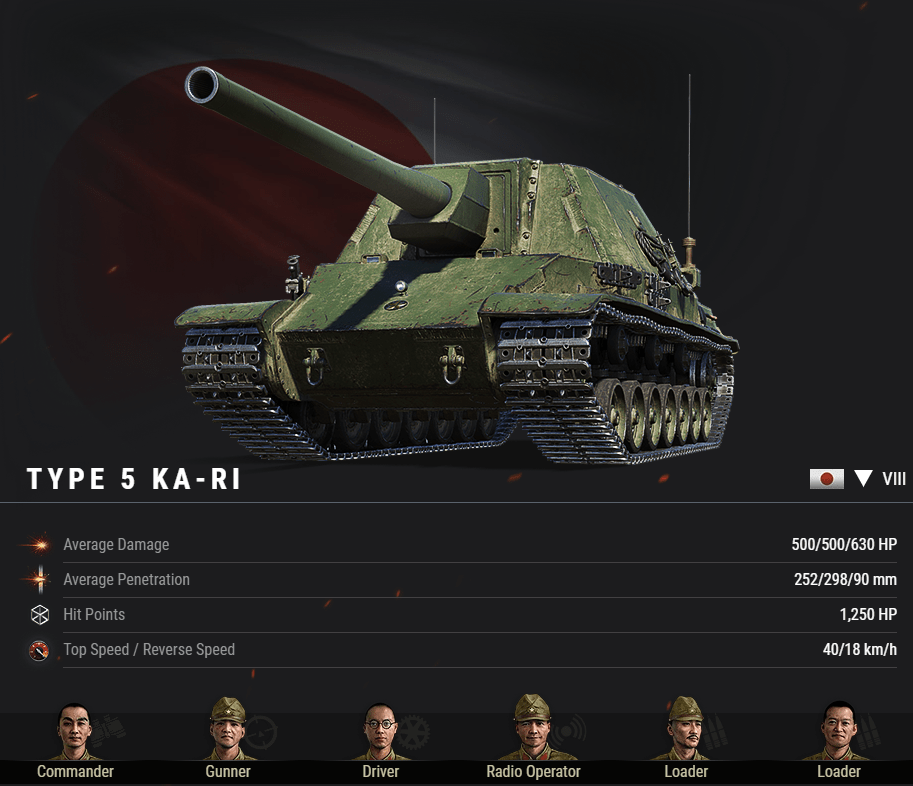
Task: Click the tank destroyer class triangle icon
Action: (863, 479)
